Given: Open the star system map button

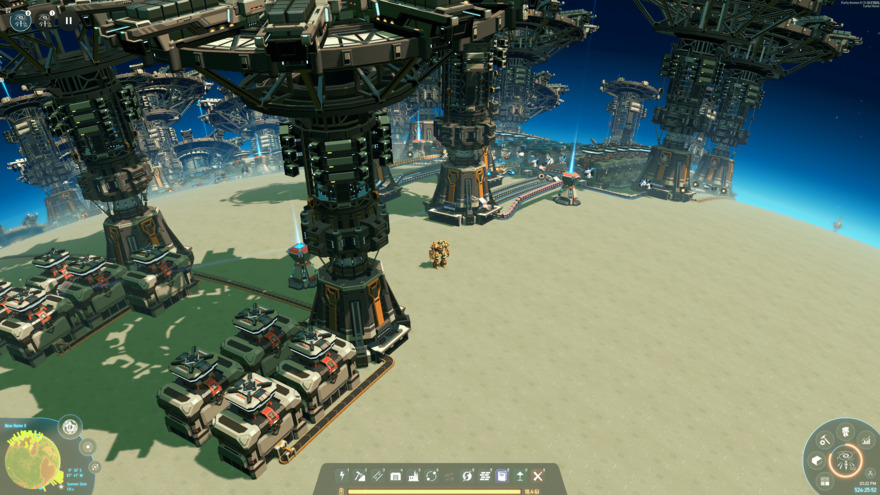Looking at the screenshot, I should (x=88, y=447).
